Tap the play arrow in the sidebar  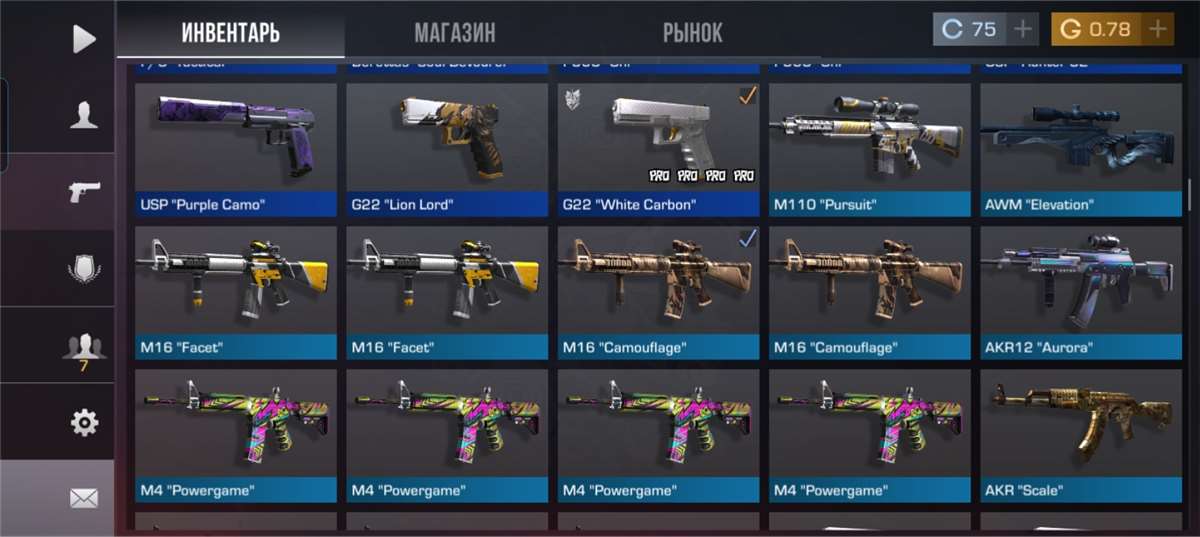pyautogui.click(x=84, y=39)
